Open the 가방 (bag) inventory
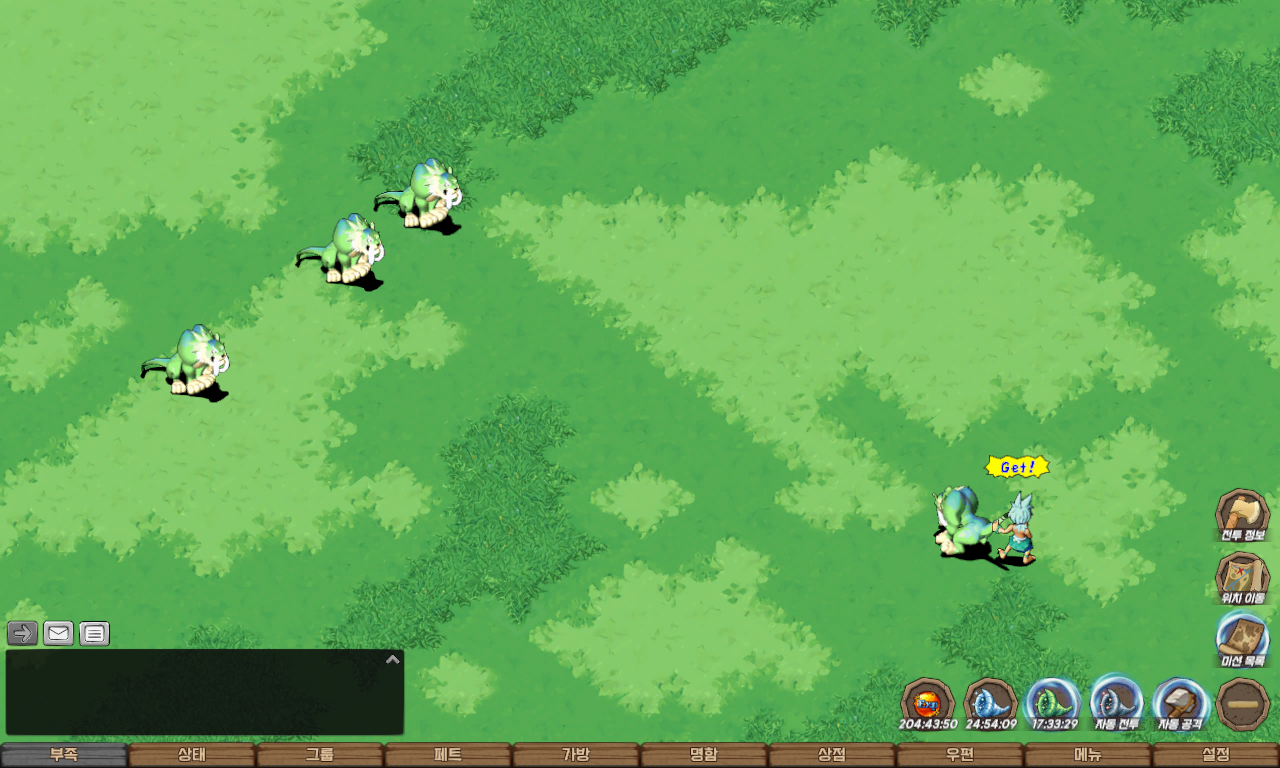The width and height of the screenshot is (1280, 768). tap(575, 755)
